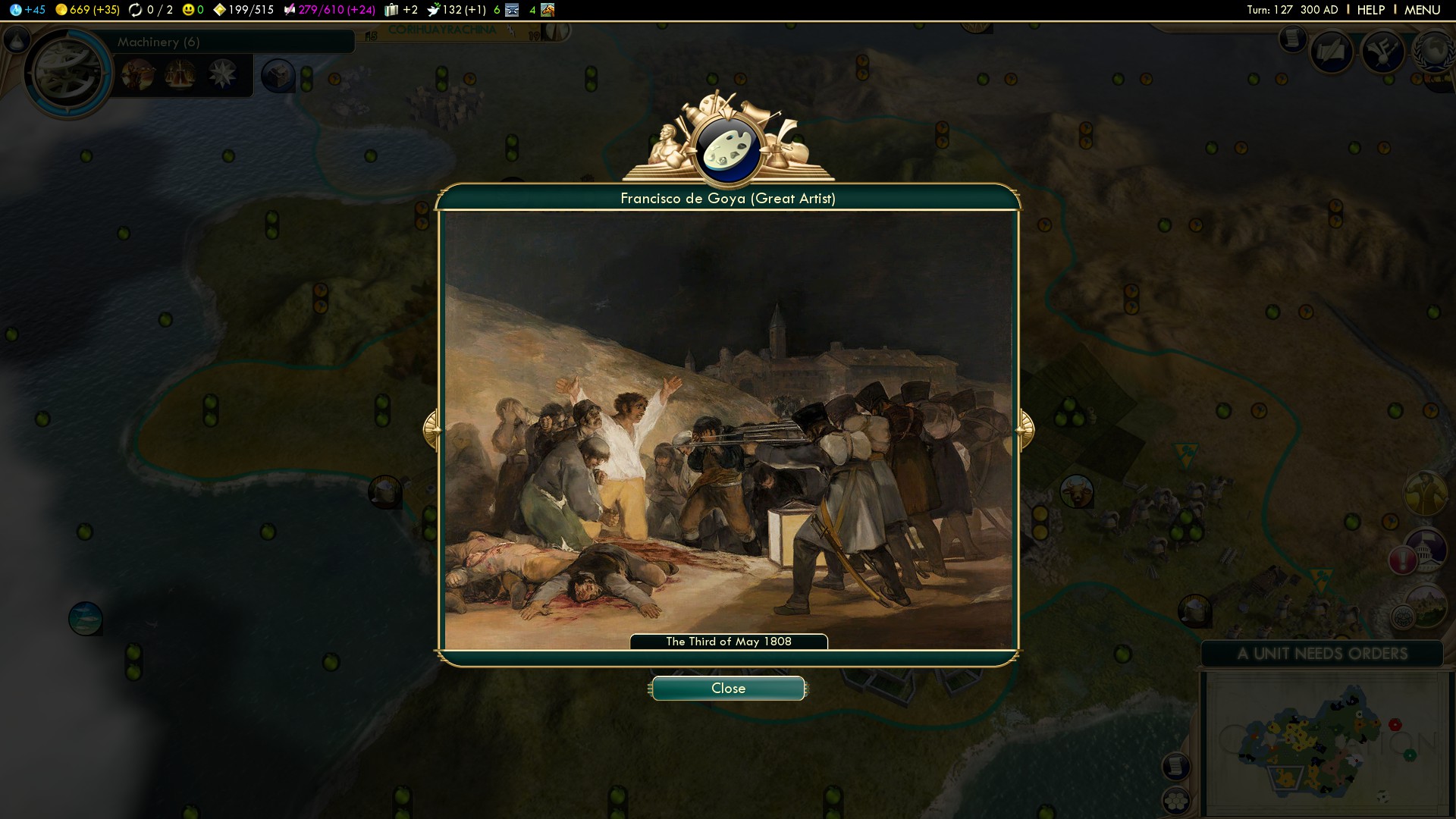Viewport: 1456px width, 819px height.
Task: Open the HELP screen
Action: (1370, 10)
